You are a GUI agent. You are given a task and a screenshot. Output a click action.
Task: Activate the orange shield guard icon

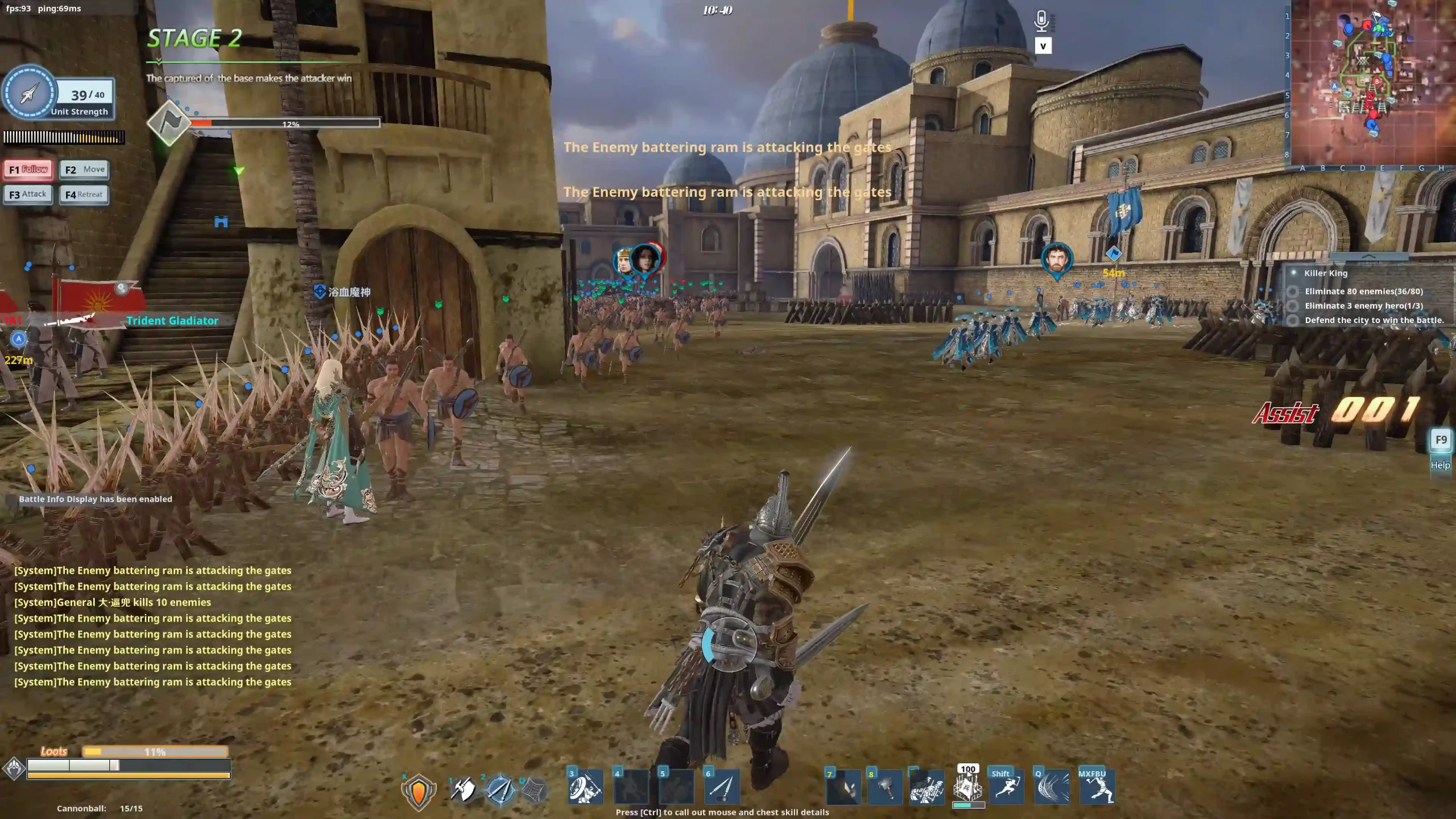click(419, 791)
